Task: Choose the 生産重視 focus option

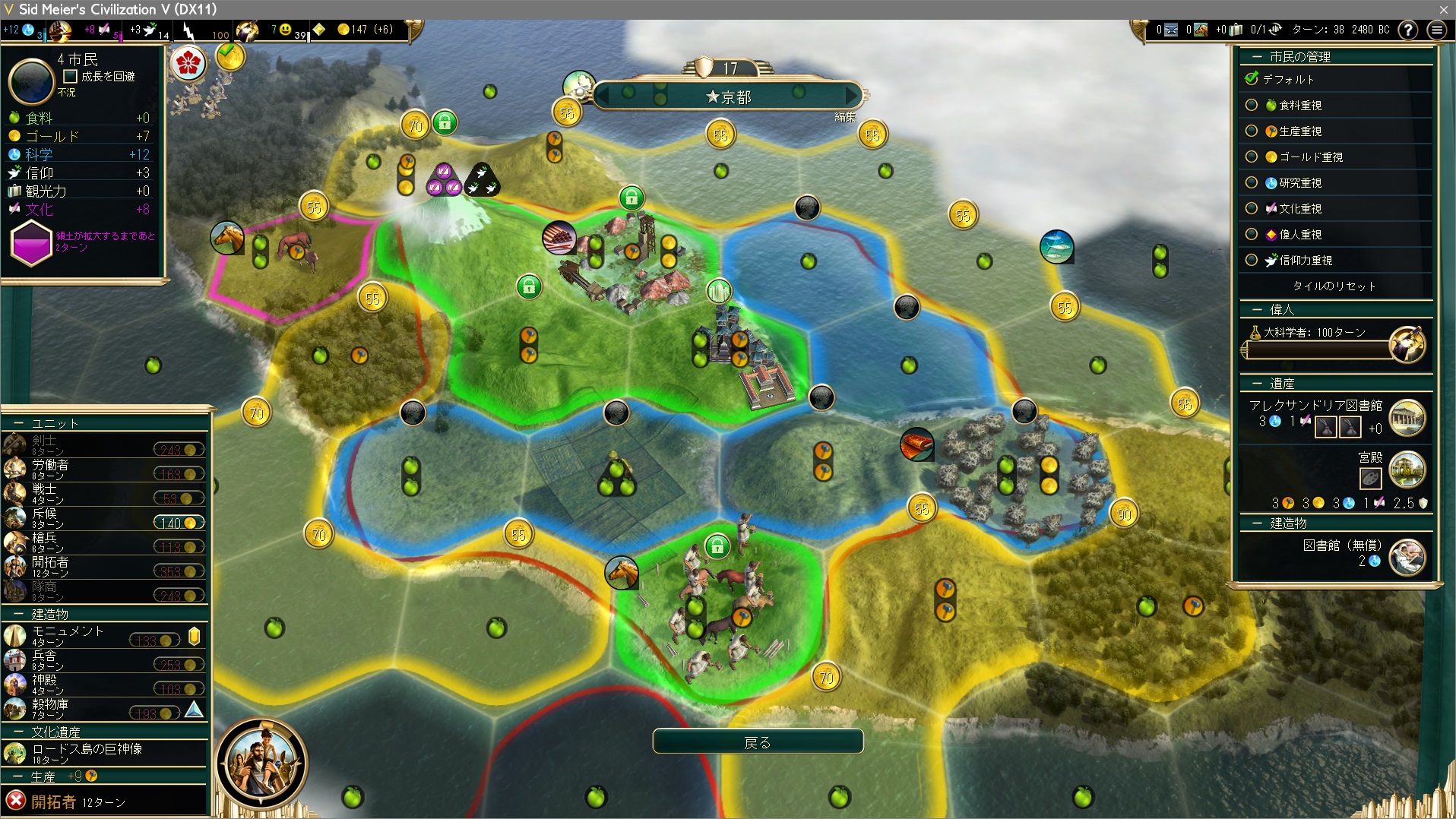Action: click(1252, 131)
